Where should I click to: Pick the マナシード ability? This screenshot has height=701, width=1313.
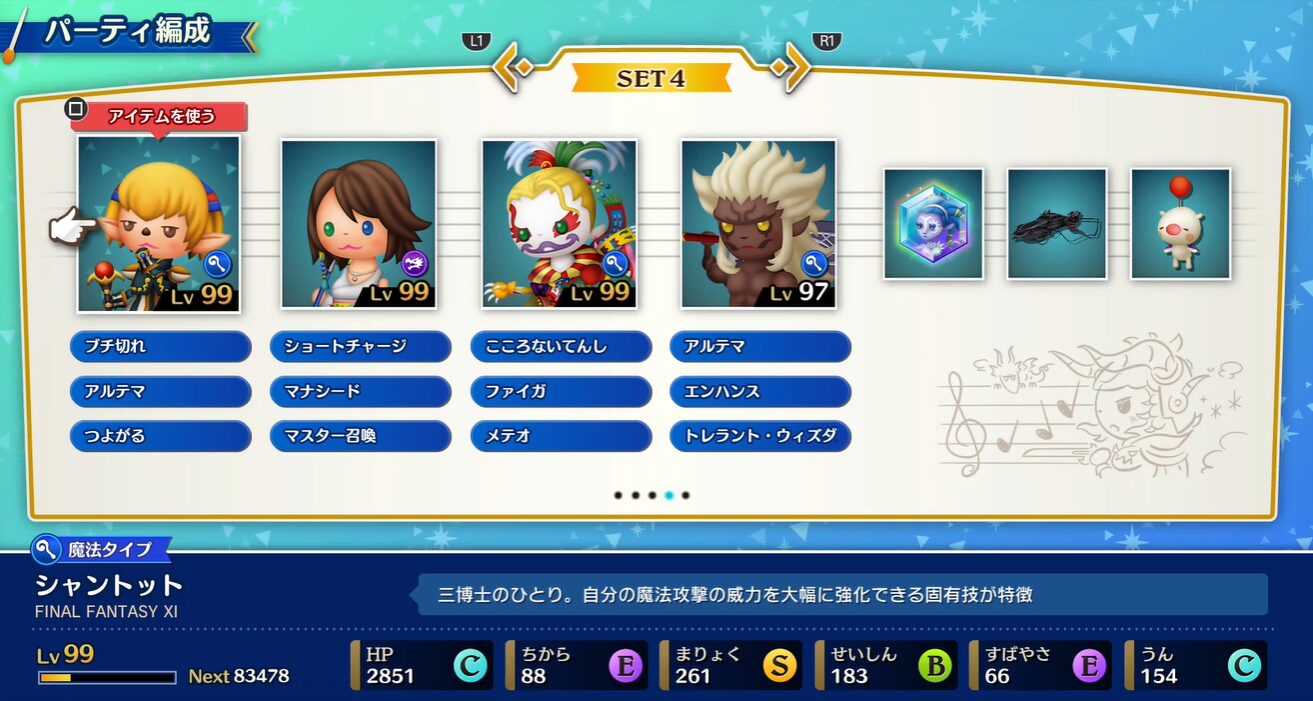click(360, 392)
